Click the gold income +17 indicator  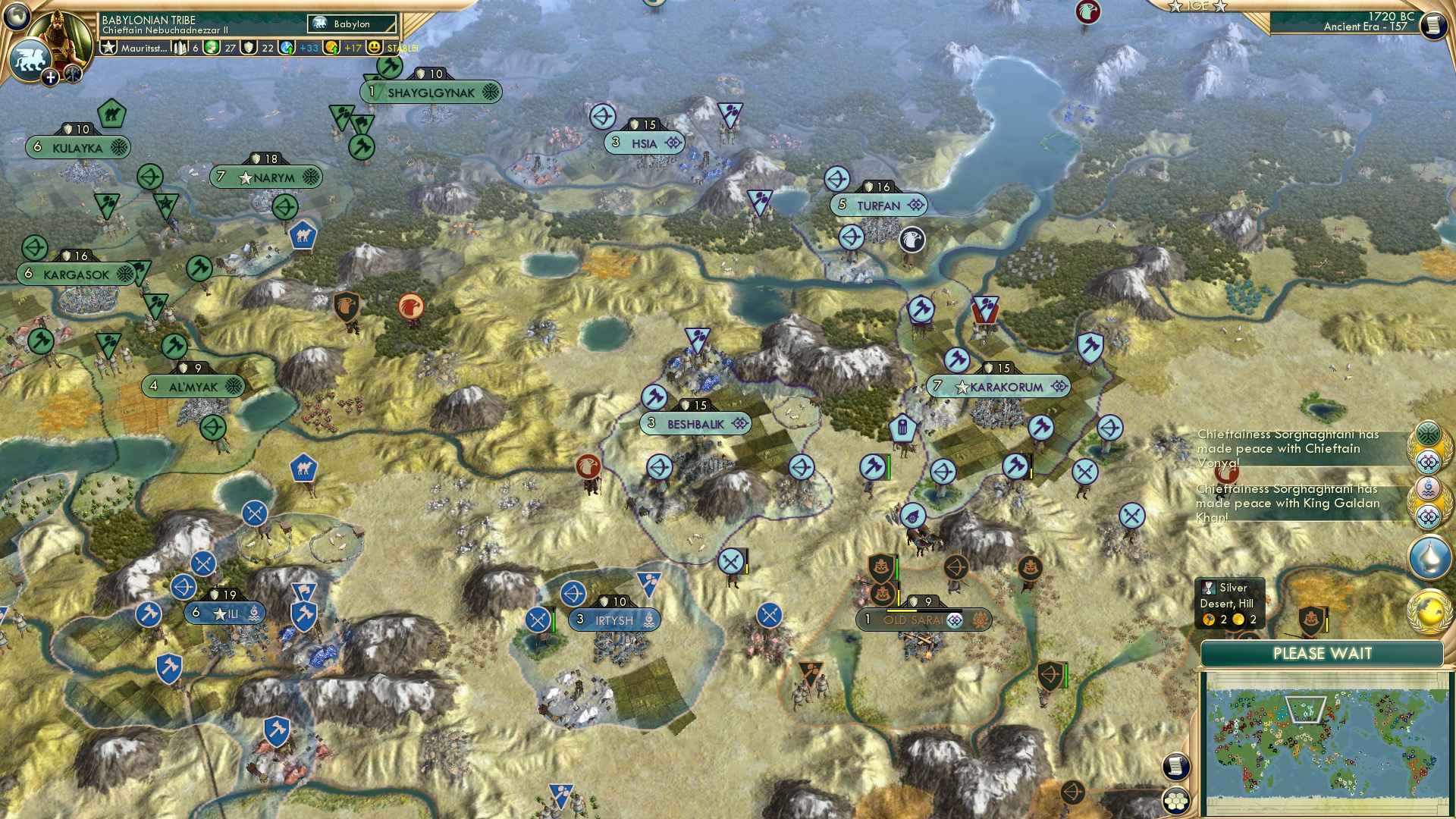(351, 48)
